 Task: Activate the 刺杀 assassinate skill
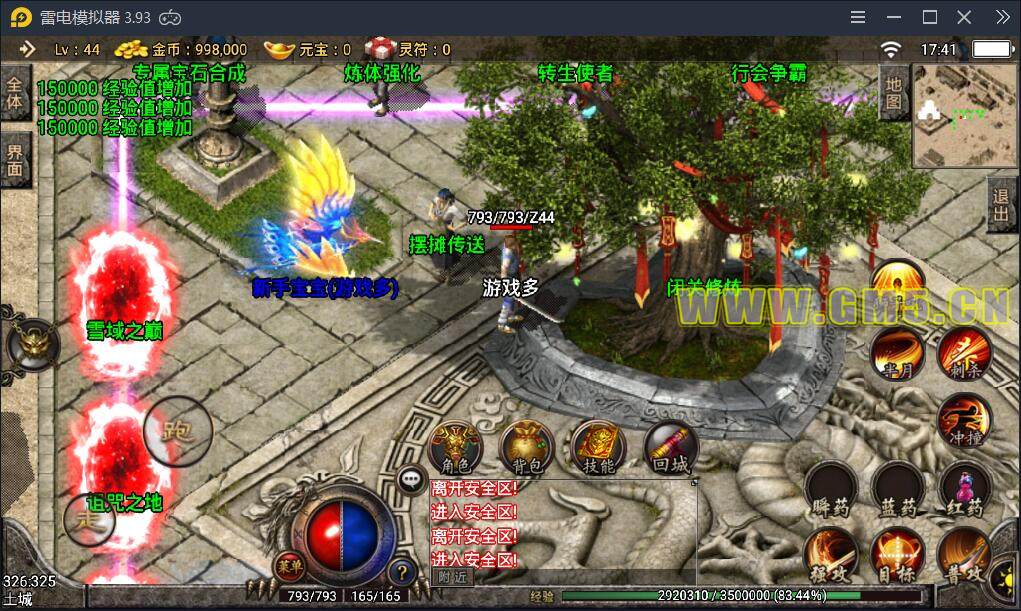pos(964,354)
